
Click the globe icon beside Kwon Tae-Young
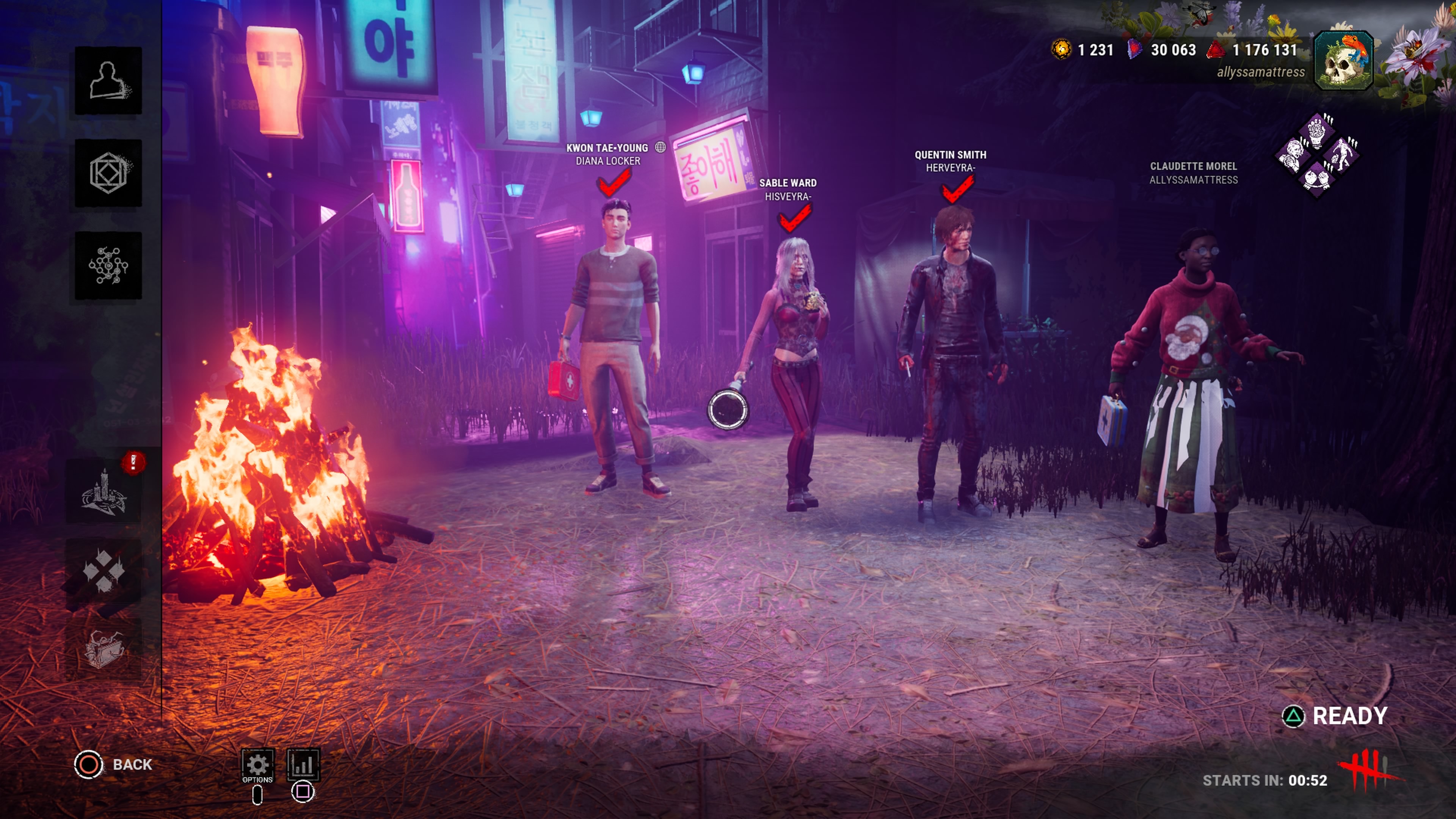[x=660, y=147]
